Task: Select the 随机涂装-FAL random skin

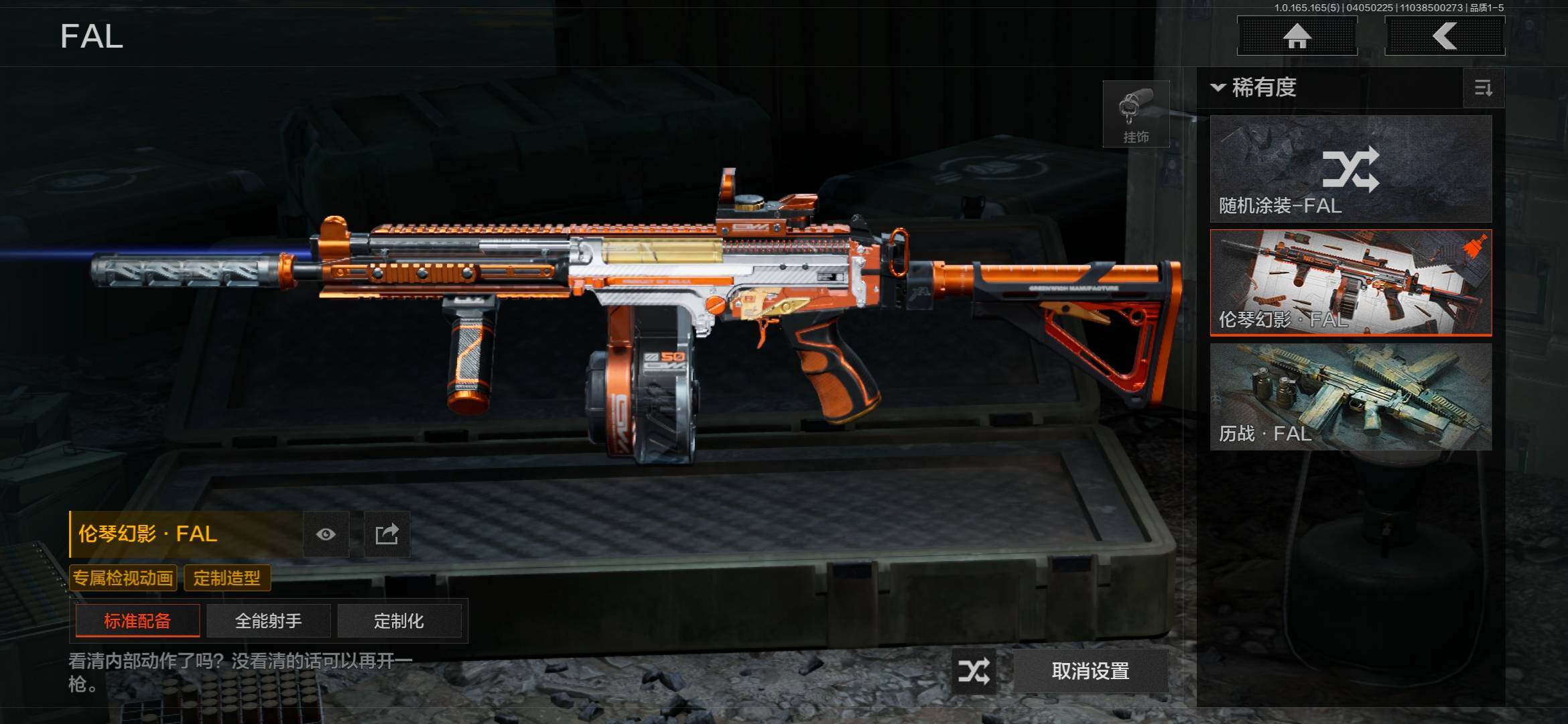Action: pos(1351,169)
